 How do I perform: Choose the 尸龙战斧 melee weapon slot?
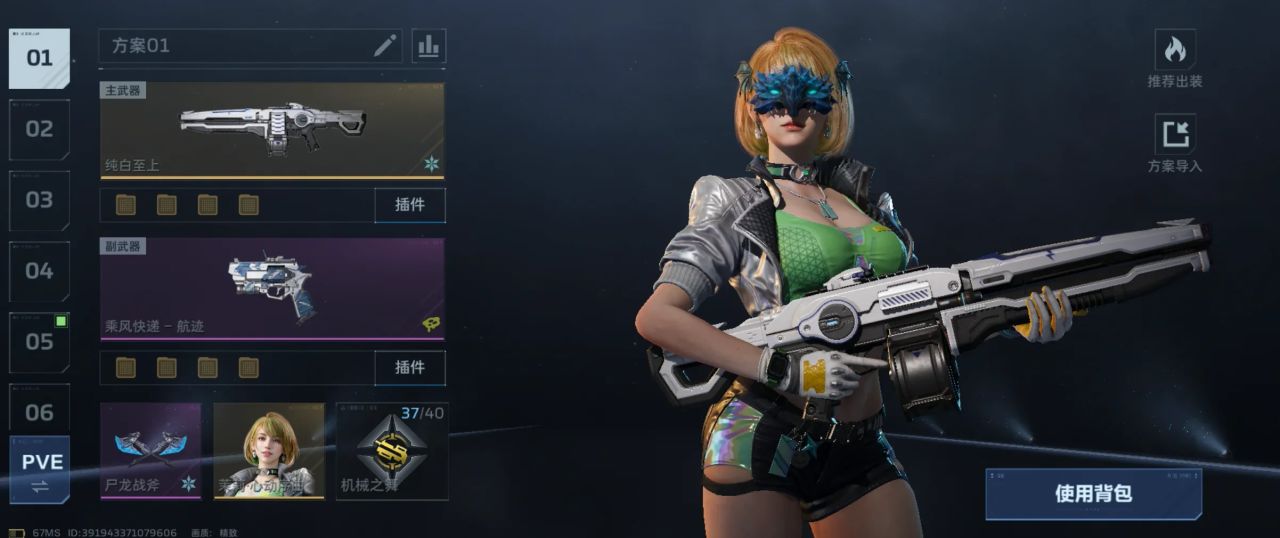[150, 451]
